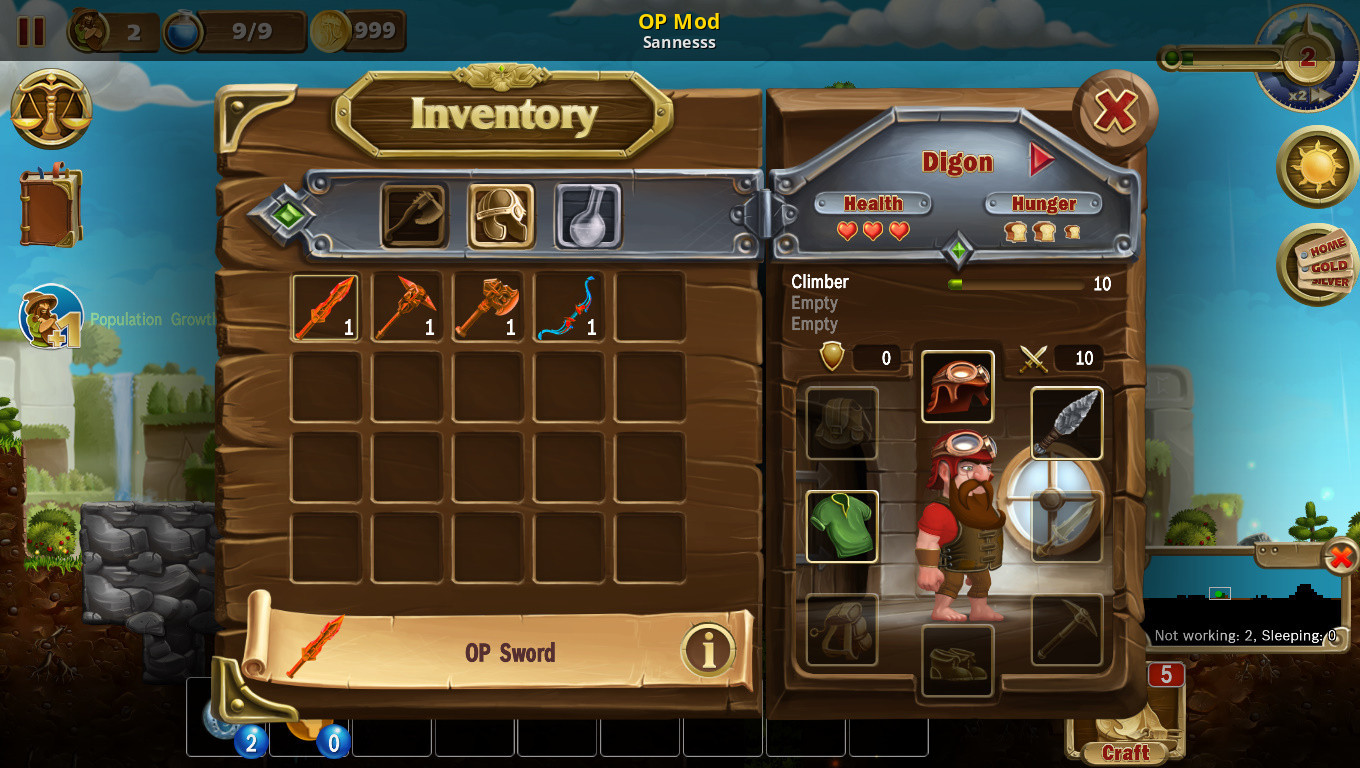Open the balance scales menu
This screenshot has height=768, width=1360.
point(52,109)
